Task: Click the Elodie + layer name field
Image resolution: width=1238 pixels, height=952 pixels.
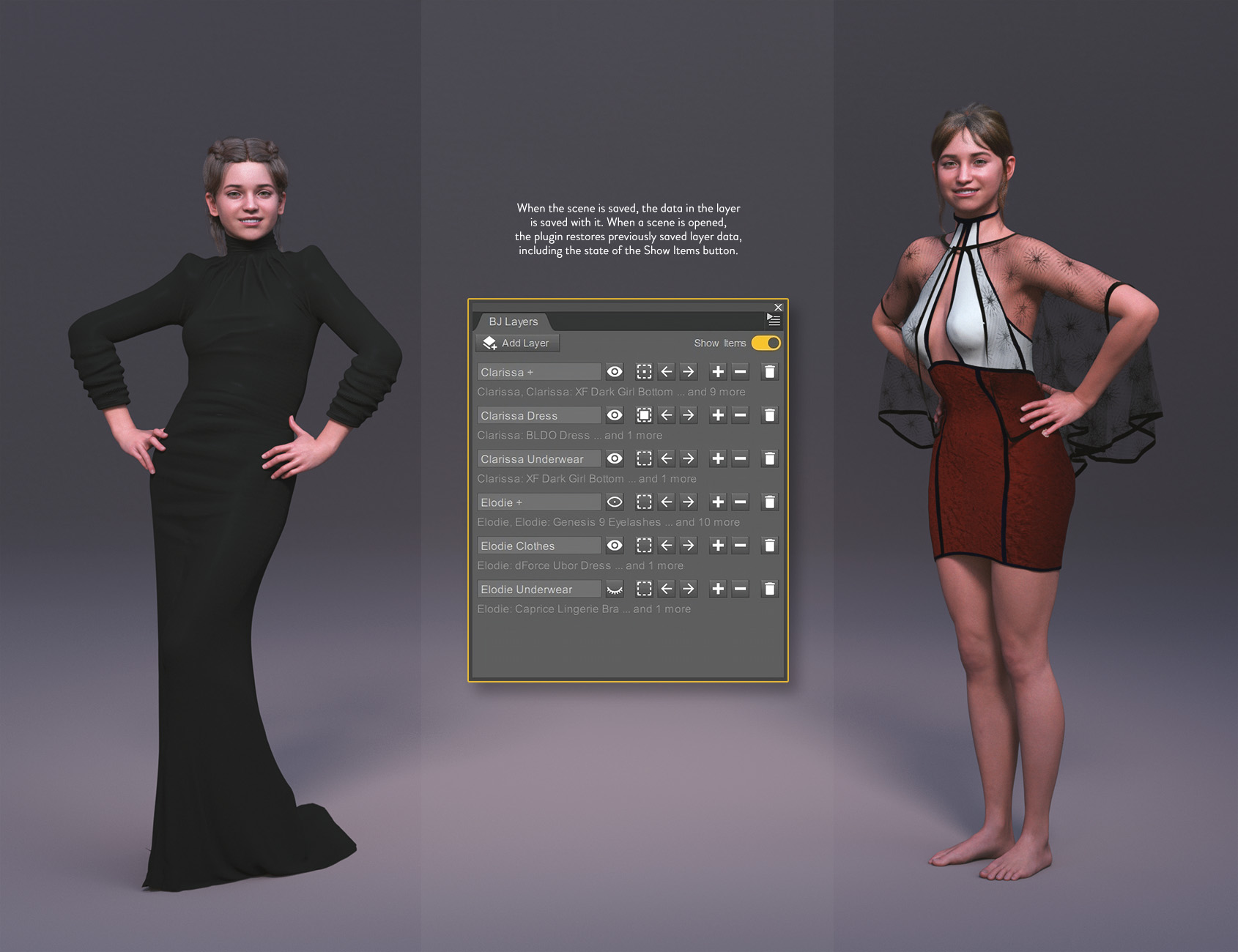Action: [x=537, y=502]
